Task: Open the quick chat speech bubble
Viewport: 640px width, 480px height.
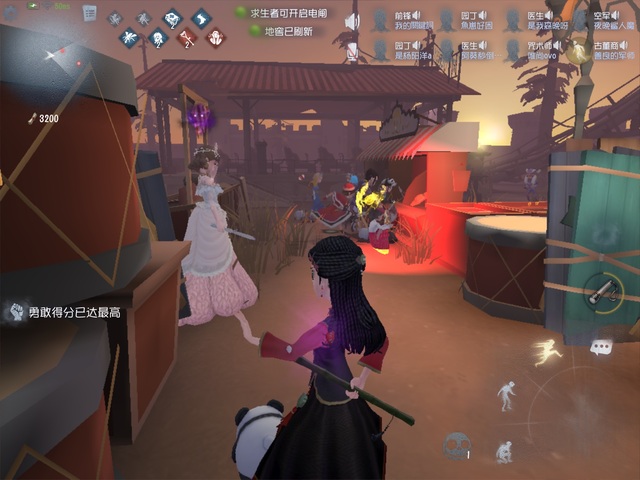Action: 601,347
